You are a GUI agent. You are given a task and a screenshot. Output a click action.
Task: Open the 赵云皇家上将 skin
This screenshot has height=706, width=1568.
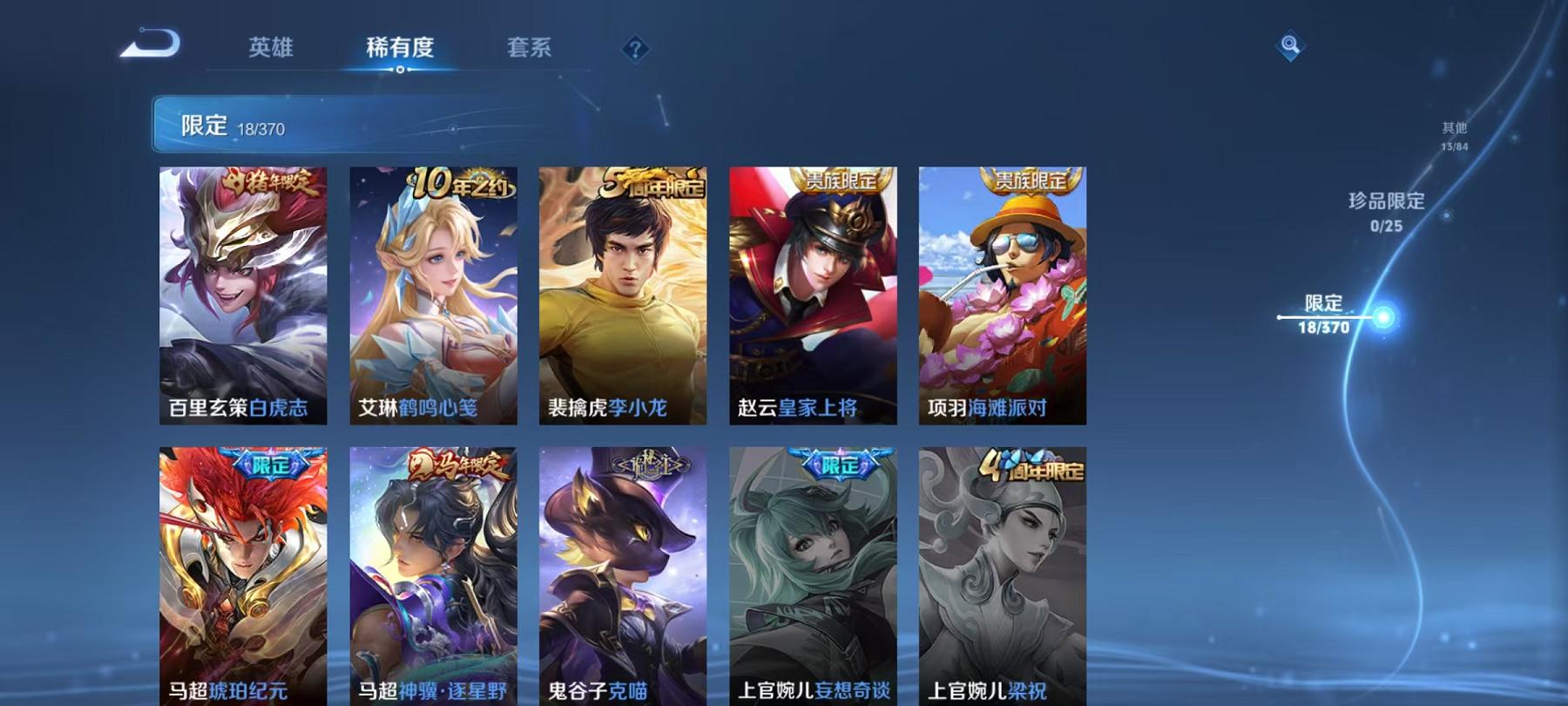(x=812, y=296)
